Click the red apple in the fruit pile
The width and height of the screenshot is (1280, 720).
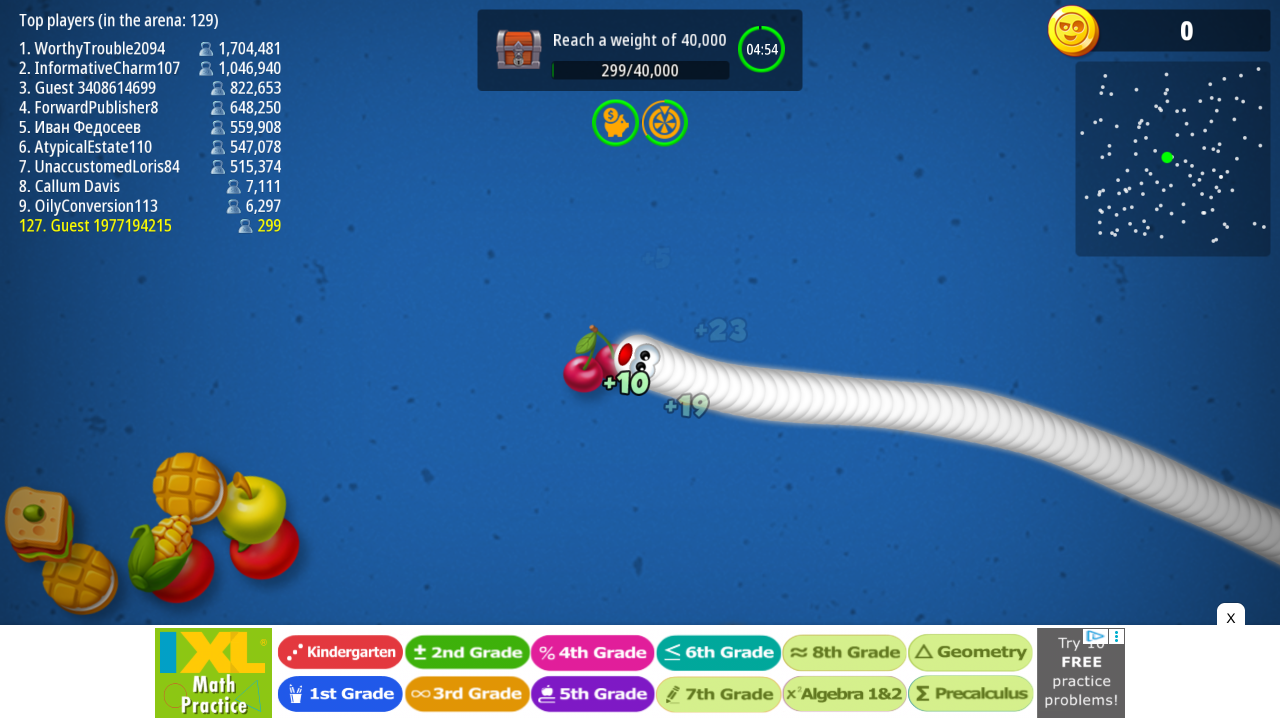pos(266,555)
